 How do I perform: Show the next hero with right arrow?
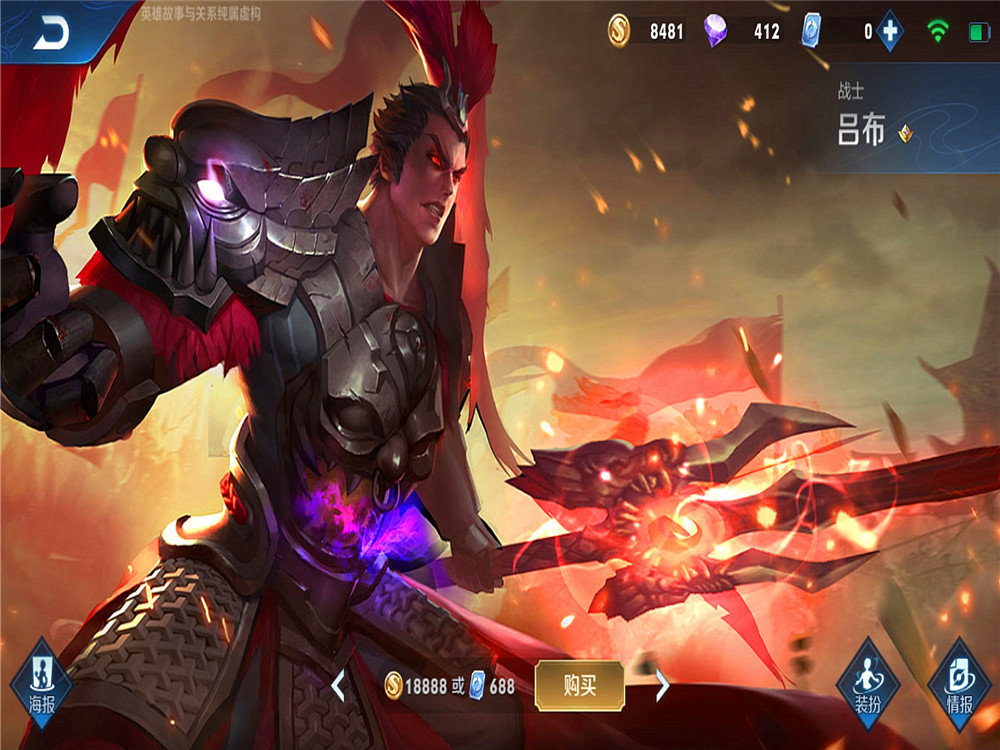coord(661,685)
